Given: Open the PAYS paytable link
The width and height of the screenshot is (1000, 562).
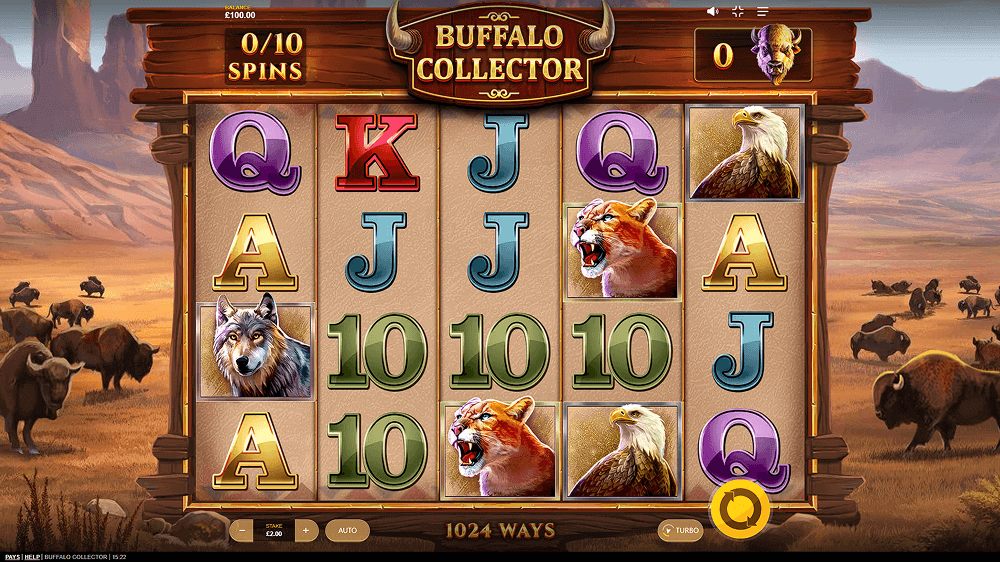Looking at the screenshot, I should click(x=12, y=557).
